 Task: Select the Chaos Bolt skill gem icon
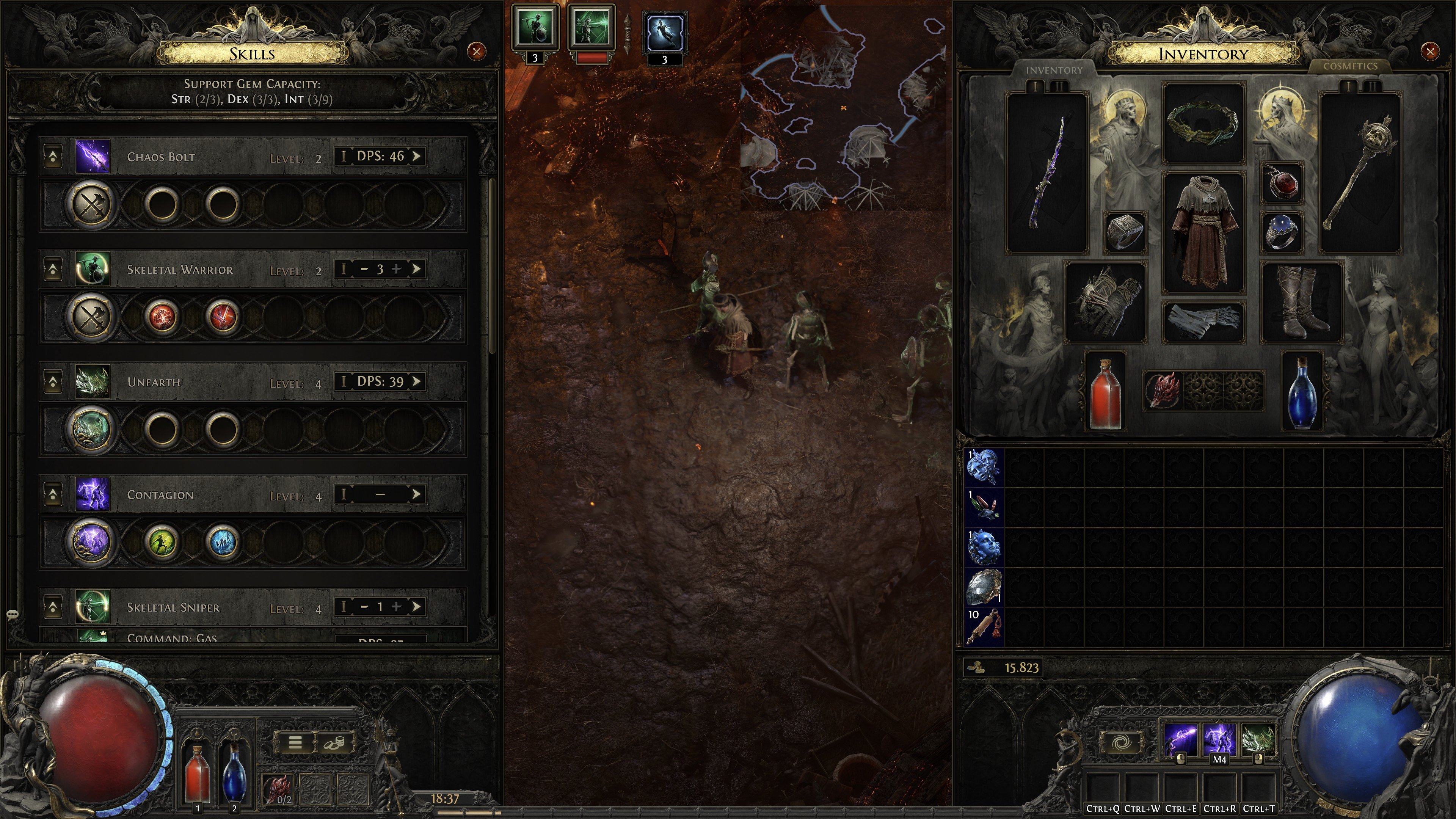point(92,157)
